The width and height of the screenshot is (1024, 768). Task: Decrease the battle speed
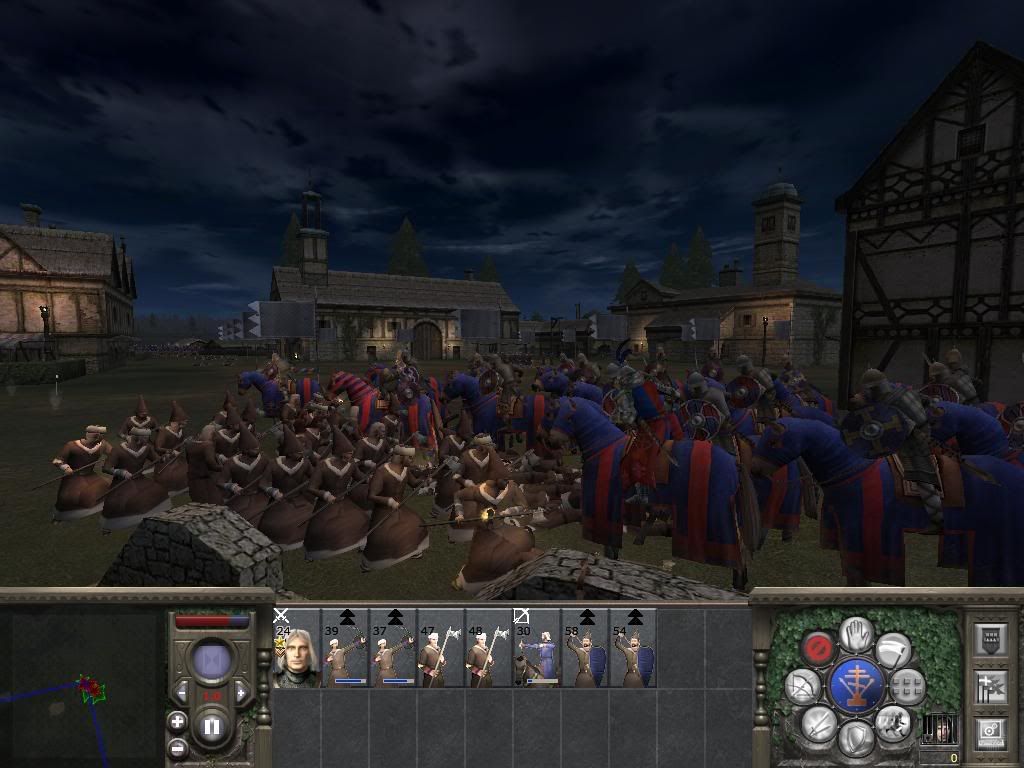click(182, 693)
